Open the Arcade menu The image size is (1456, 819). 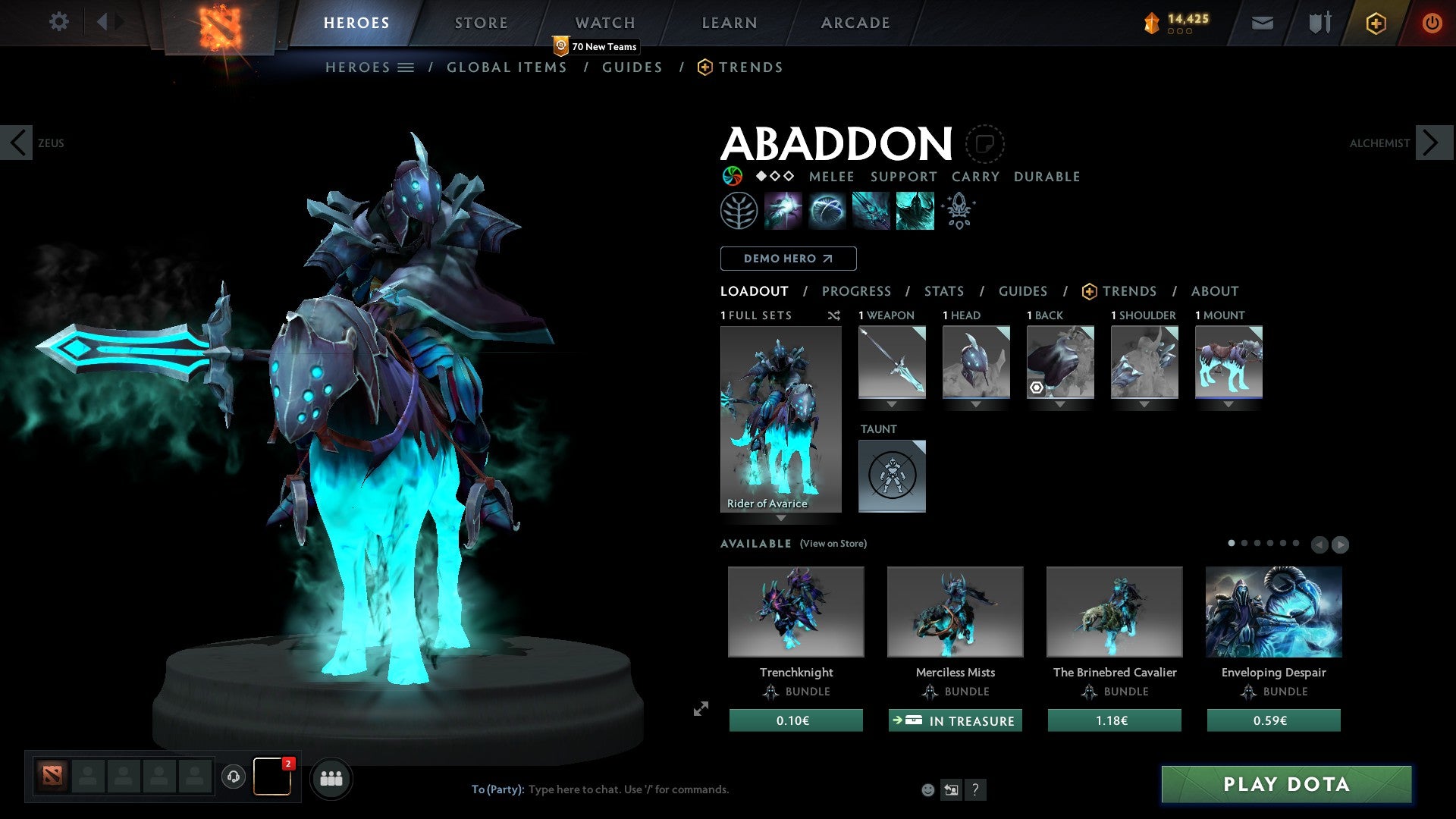point(855,22)
